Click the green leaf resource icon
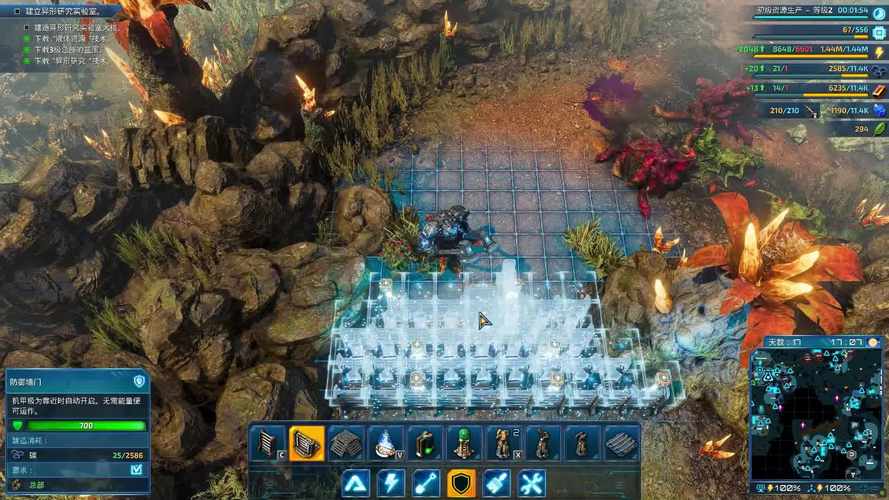Viewport: 889px width, 500px height. pyautogui.click(x=878, y=129)
